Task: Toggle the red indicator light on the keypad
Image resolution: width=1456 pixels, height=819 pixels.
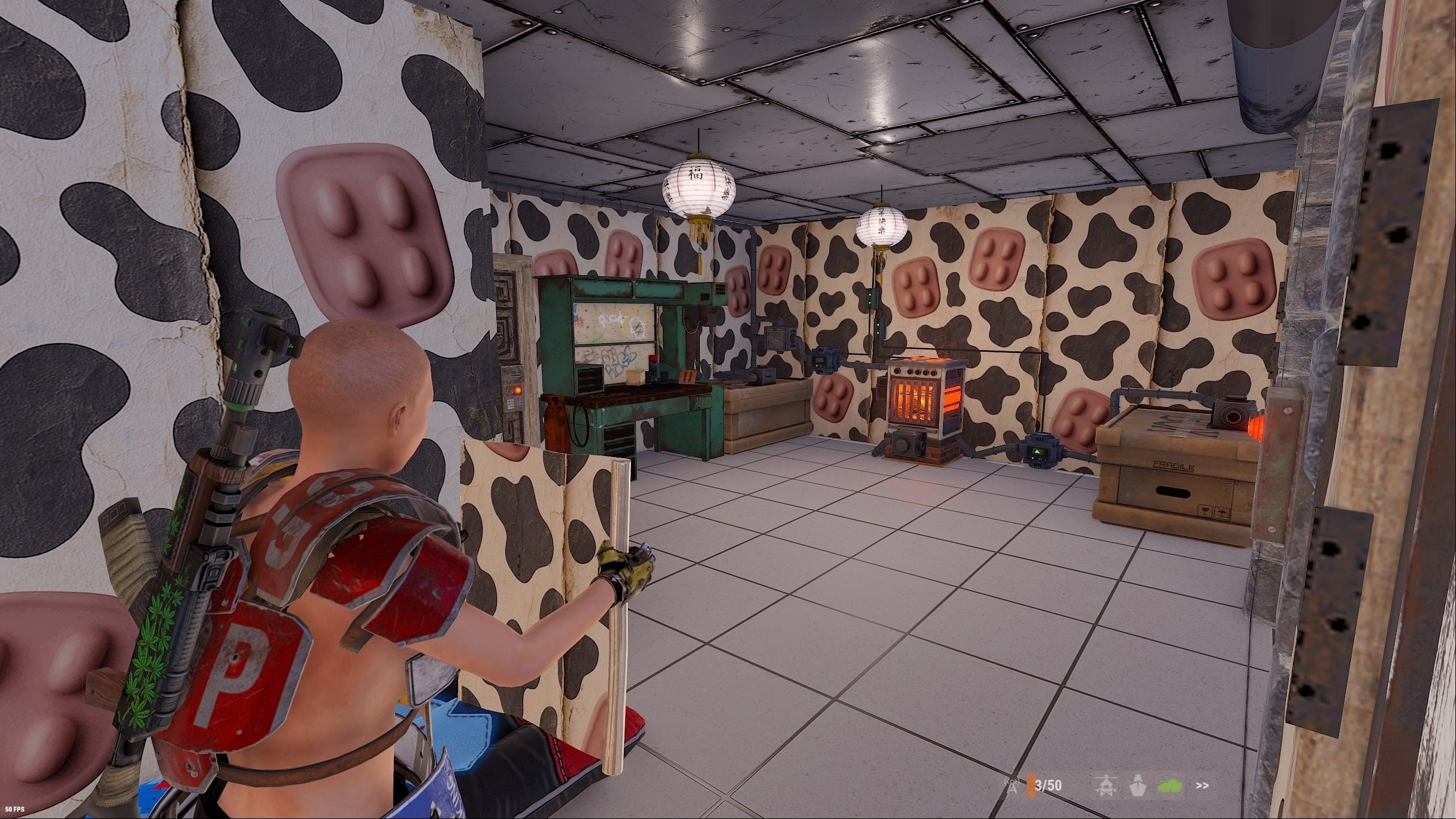Action: coord(518,390)
